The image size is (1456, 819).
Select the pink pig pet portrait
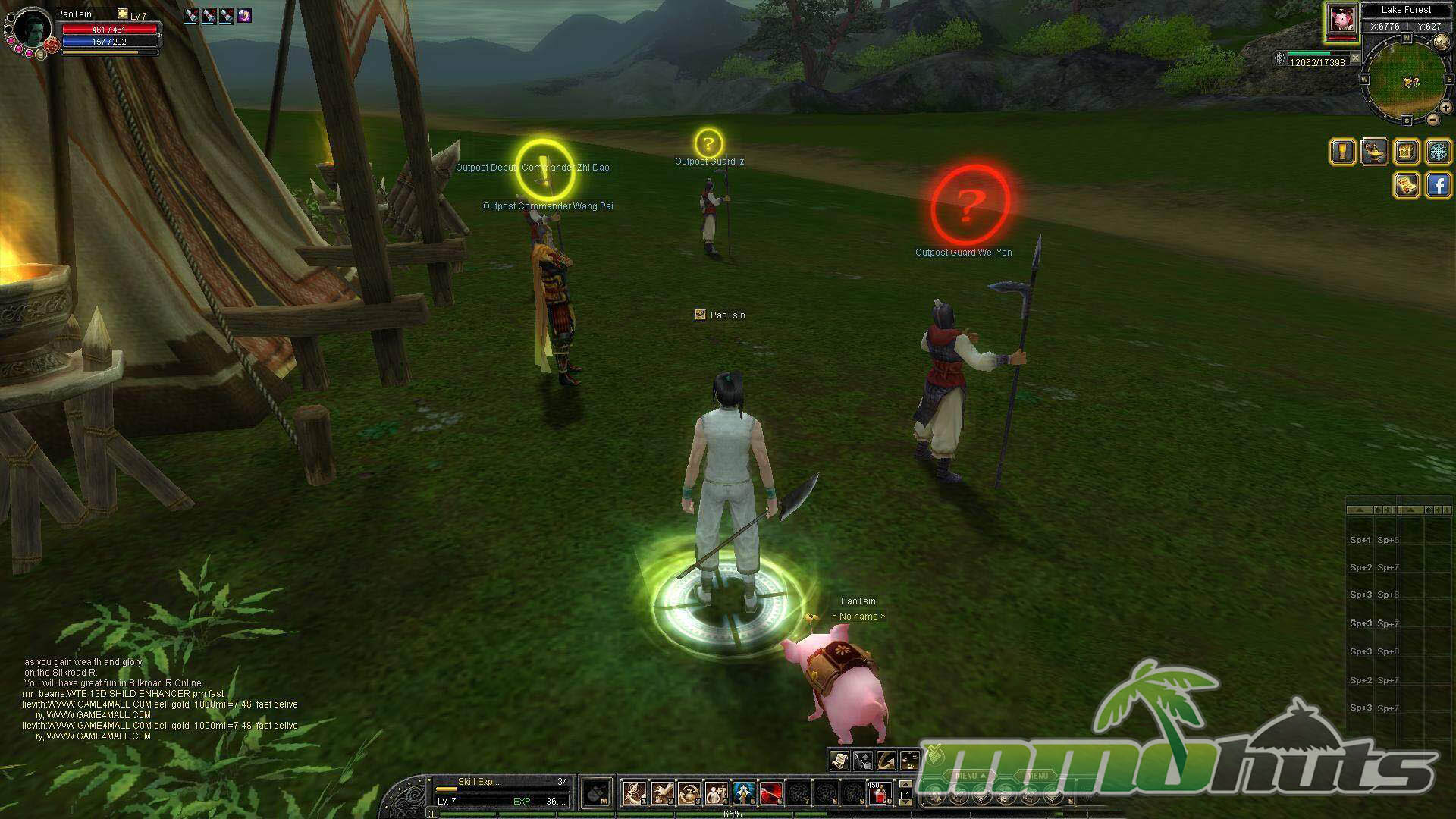1341,19
